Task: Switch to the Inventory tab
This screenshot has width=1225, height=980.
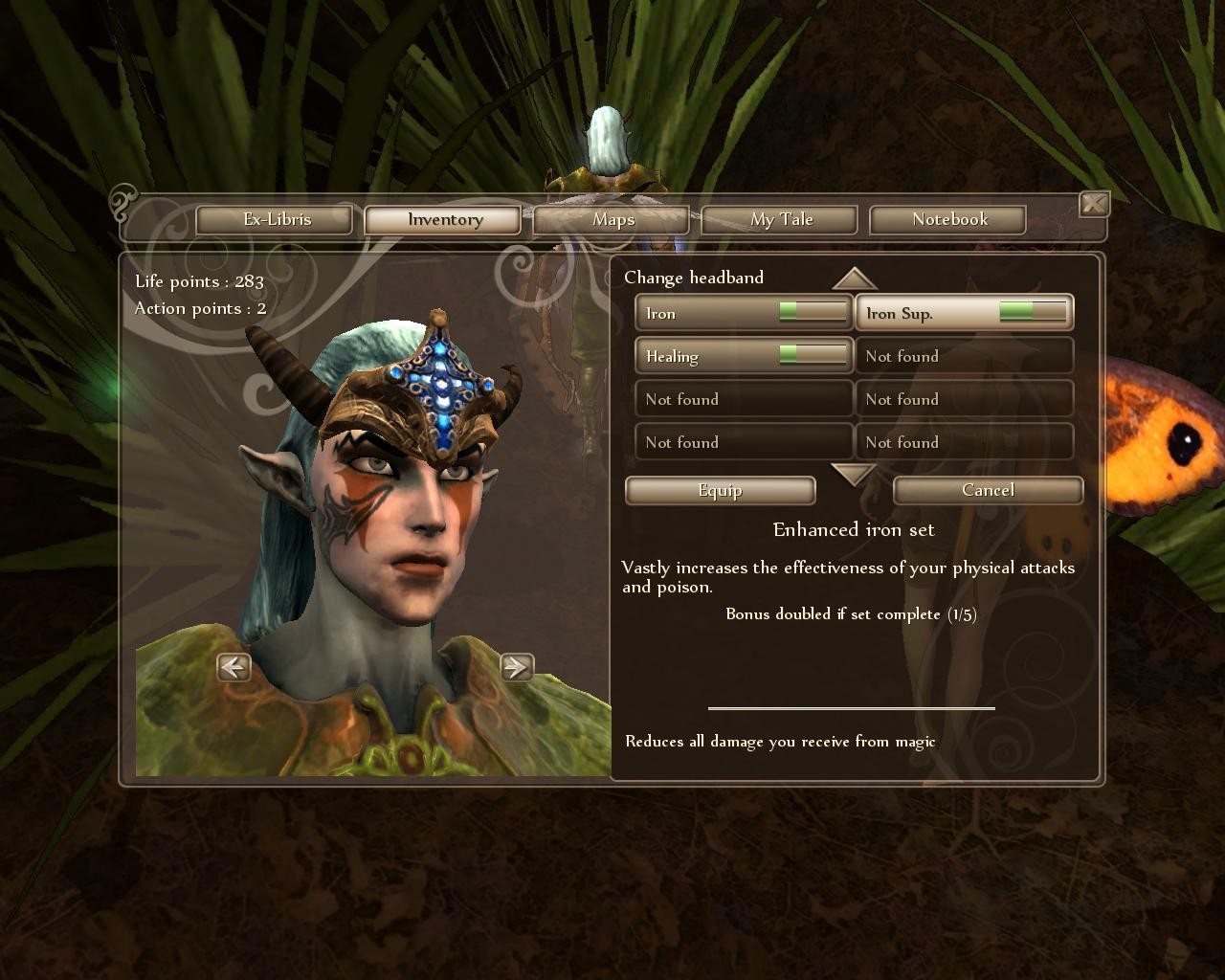Action: coord(444,220)
